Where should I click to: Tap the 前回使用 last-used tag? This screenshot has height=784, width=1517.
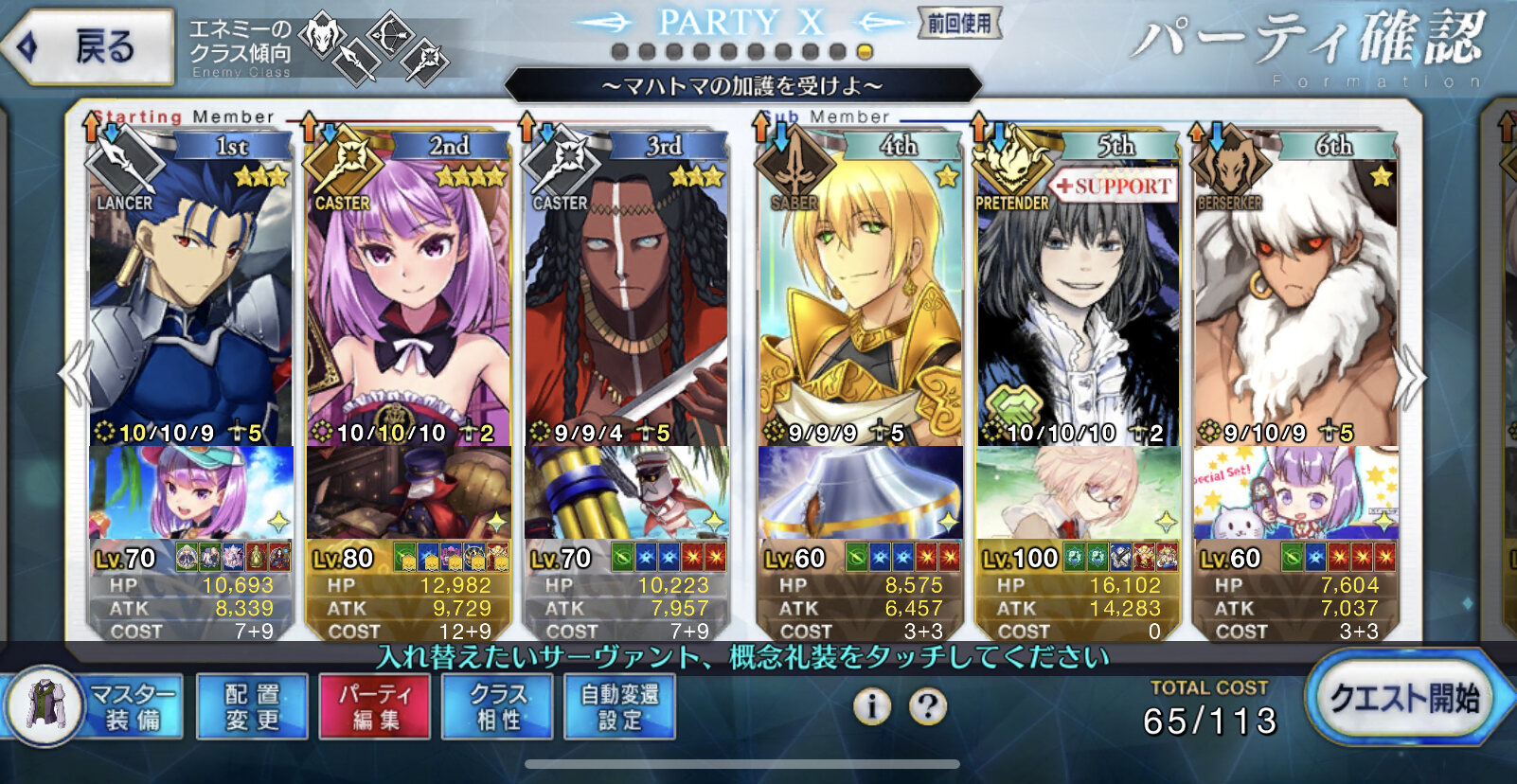pyautogui.click(x=958, y=24)
